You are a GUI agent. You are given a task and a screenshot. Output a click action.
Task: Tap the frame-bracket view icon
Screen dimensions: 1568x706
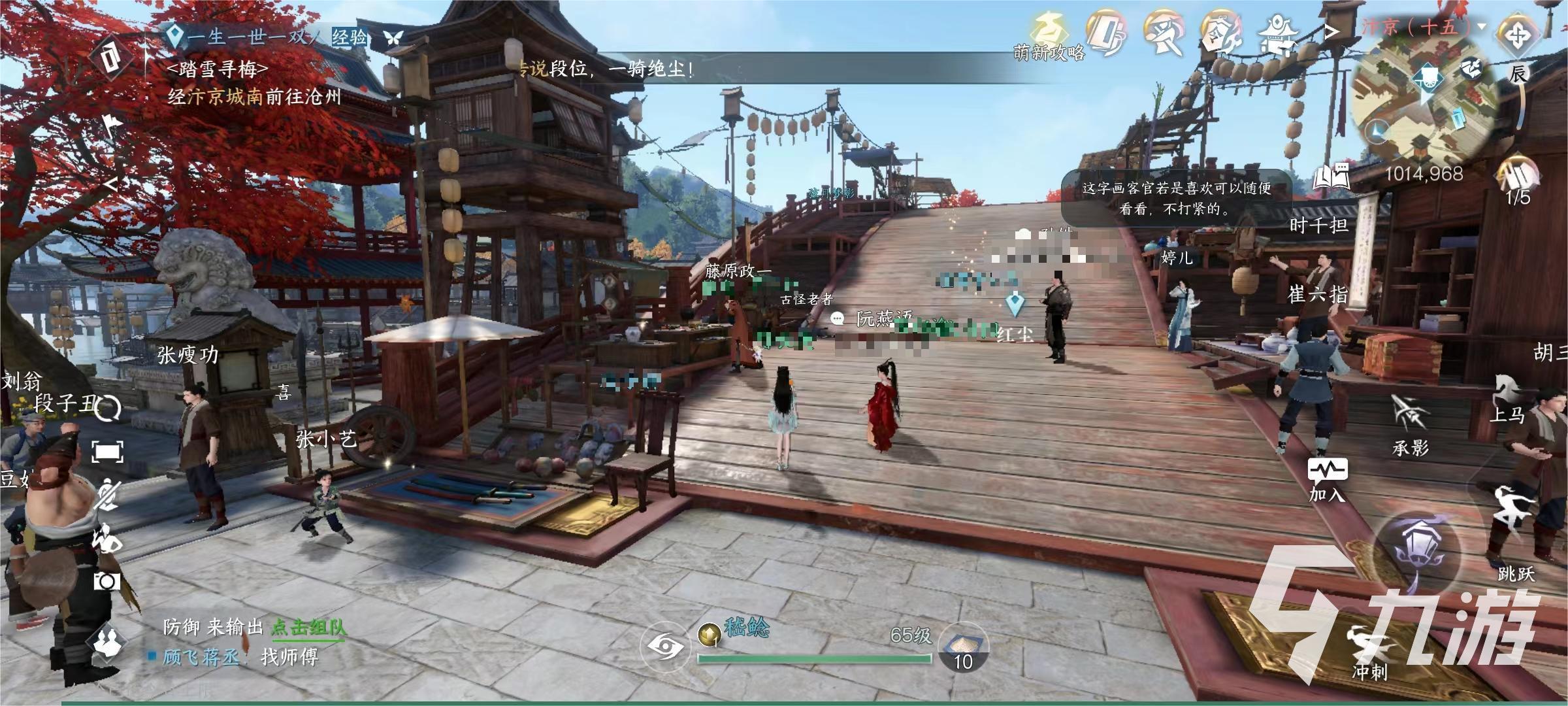[x=107, y=452]
